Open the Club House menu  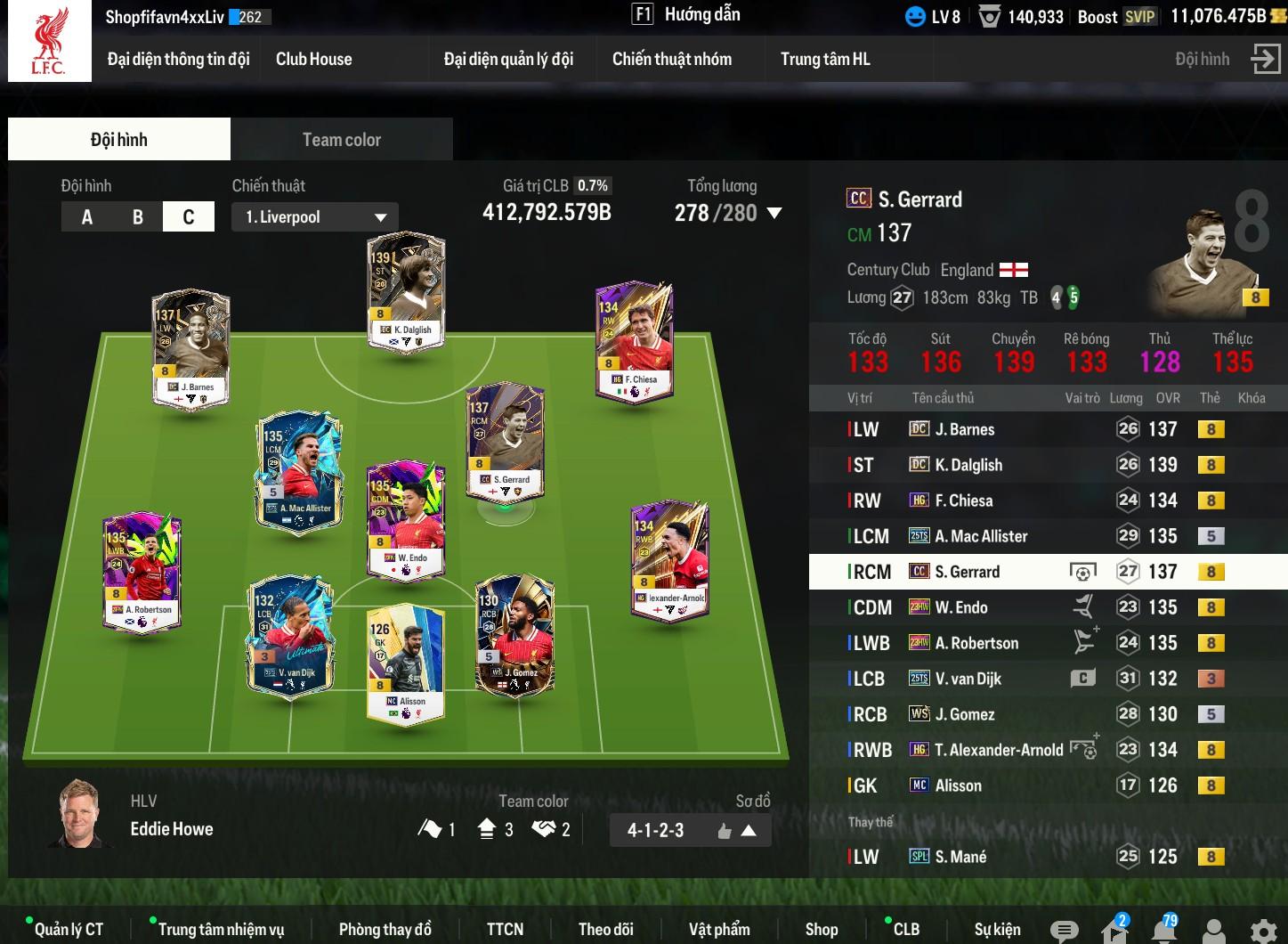tap(313, 59)
